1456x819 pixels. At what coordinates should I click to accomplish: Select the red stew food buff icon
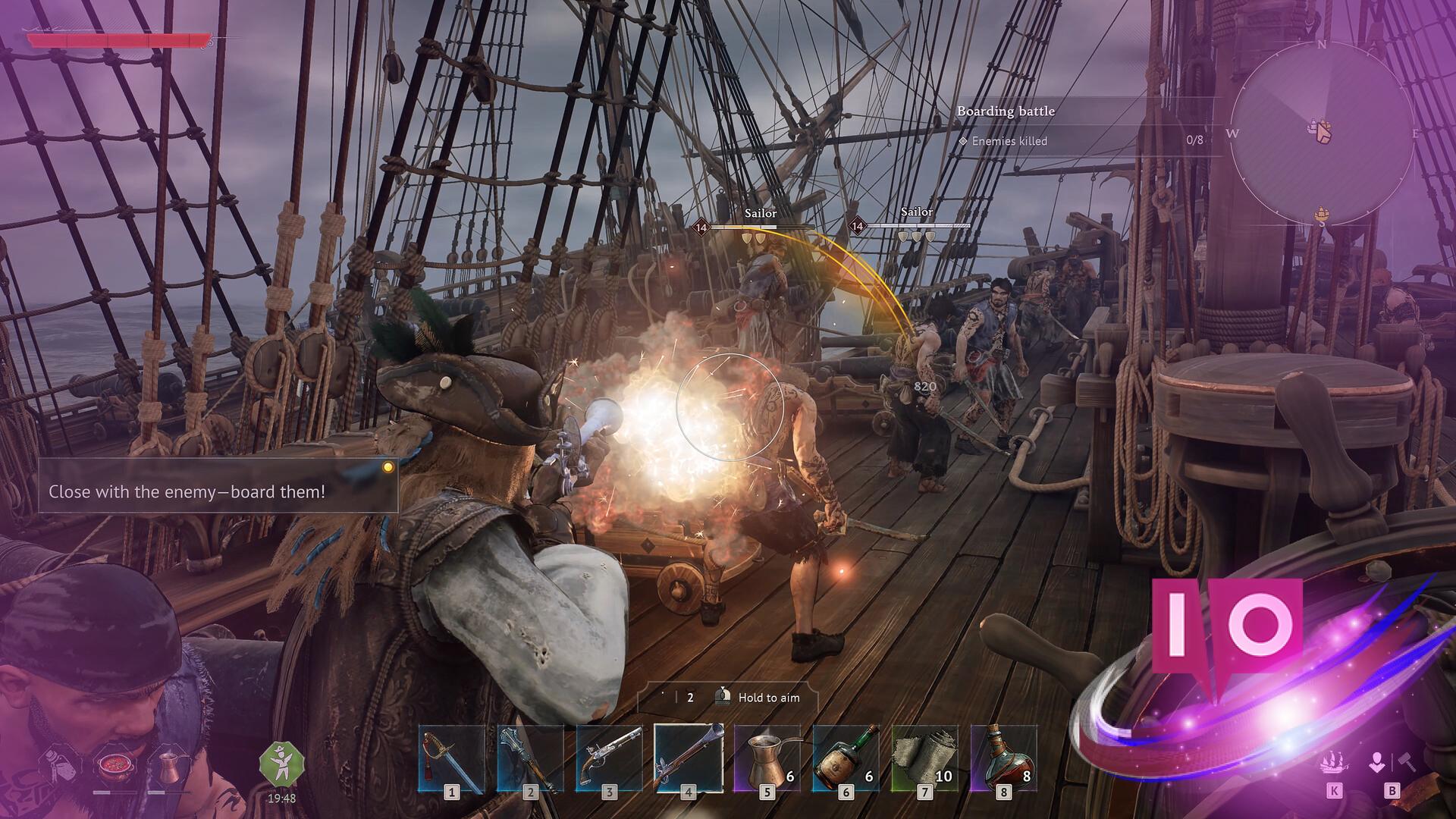tap(115, 765)
